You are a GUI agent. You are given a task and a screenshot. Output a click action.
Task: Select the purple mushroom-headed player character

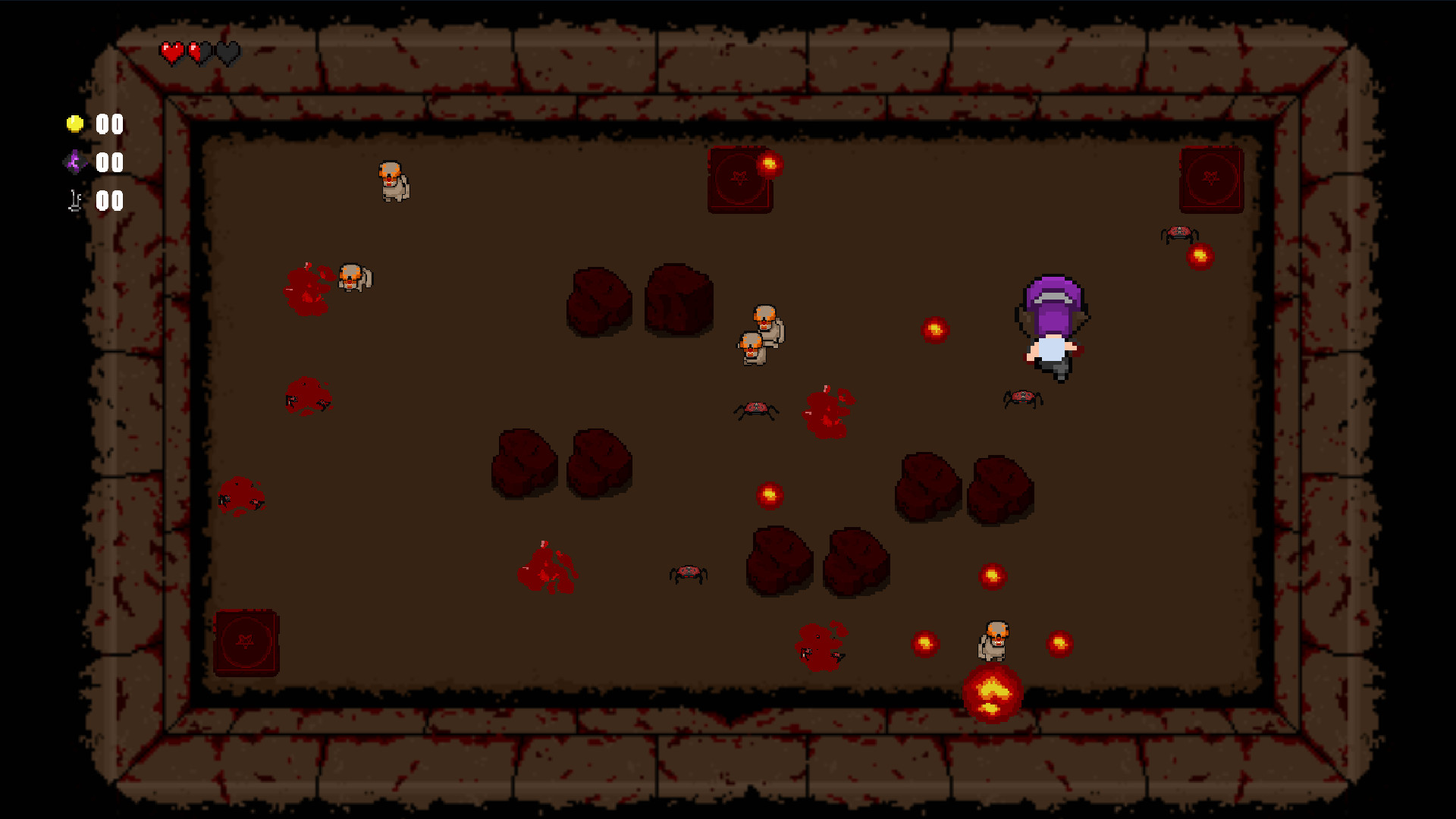click(1053, 318)
